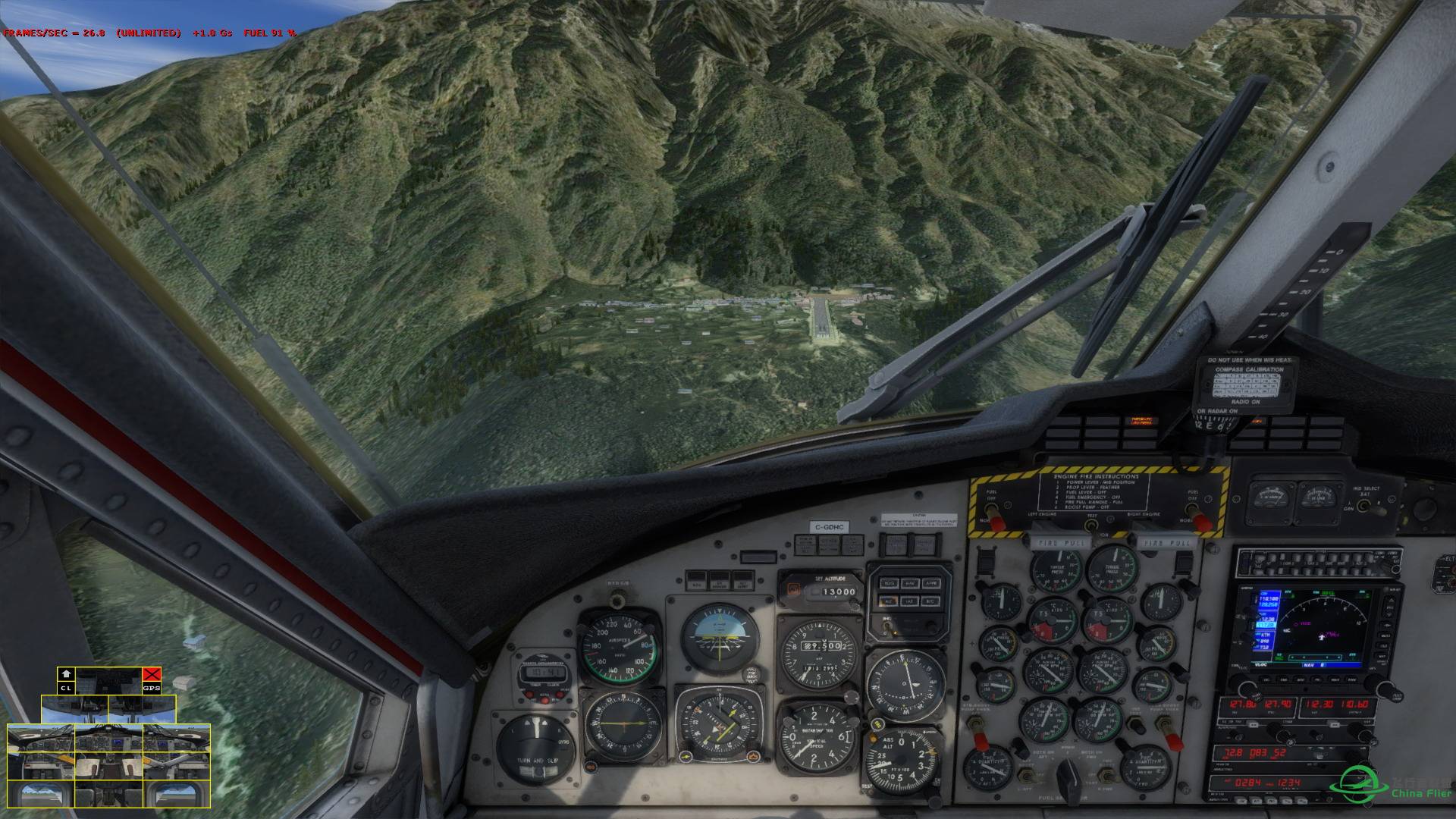Click the white up-arrow button in view selector

point(67,674)
